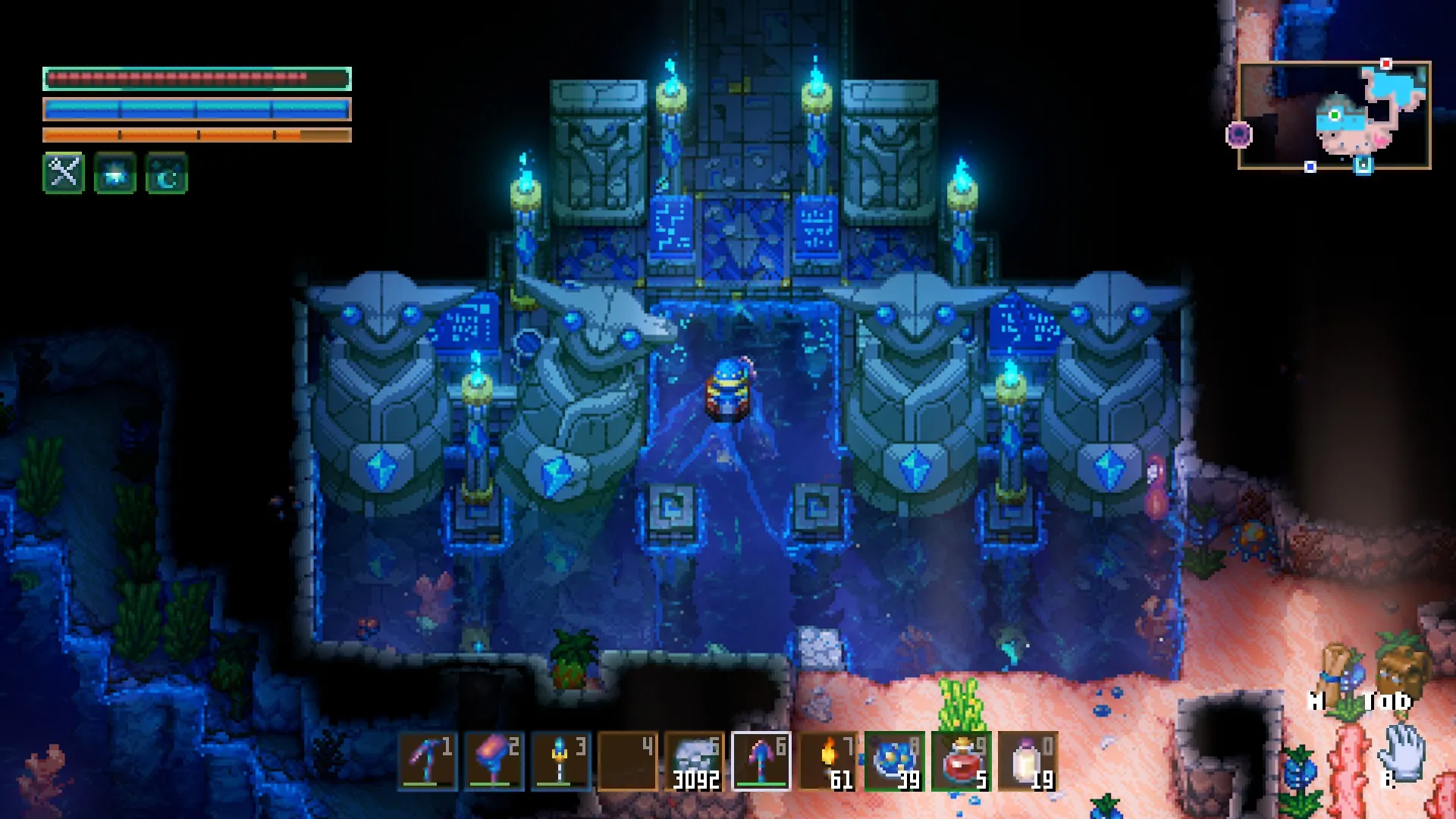Select the pickaxe in hotbar slot 1
This screenshot has width=1456, height=819.
(428, 761)
